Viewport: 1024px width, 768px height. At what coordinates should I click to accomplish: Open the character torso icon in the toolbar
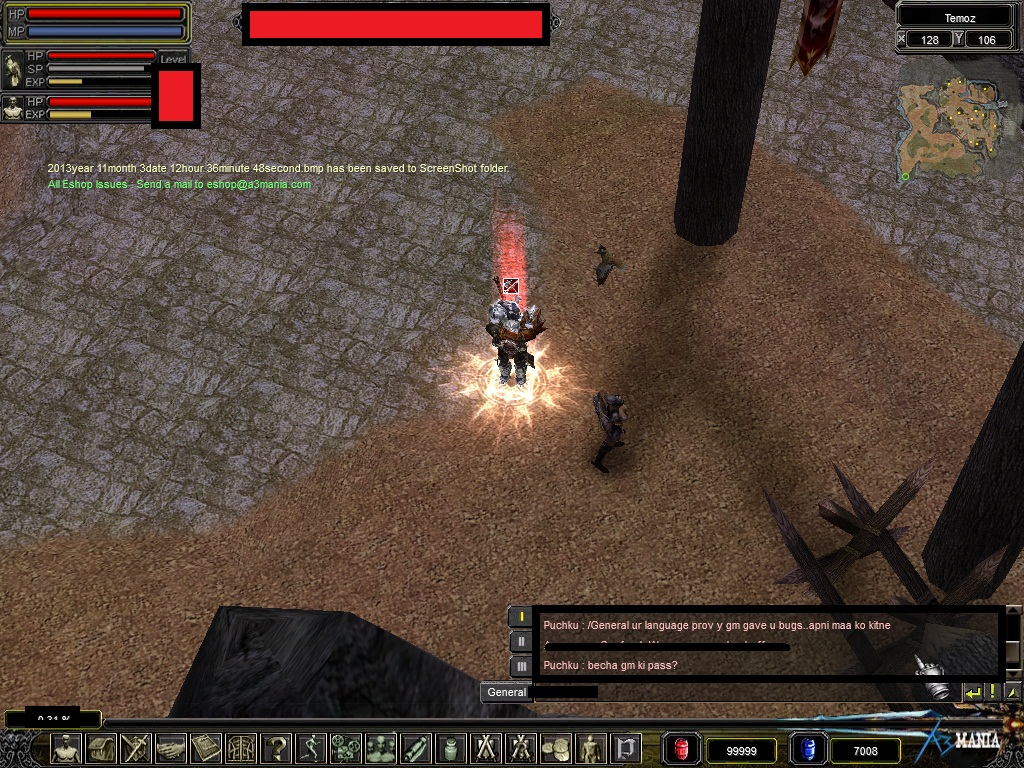pos(66,748)
